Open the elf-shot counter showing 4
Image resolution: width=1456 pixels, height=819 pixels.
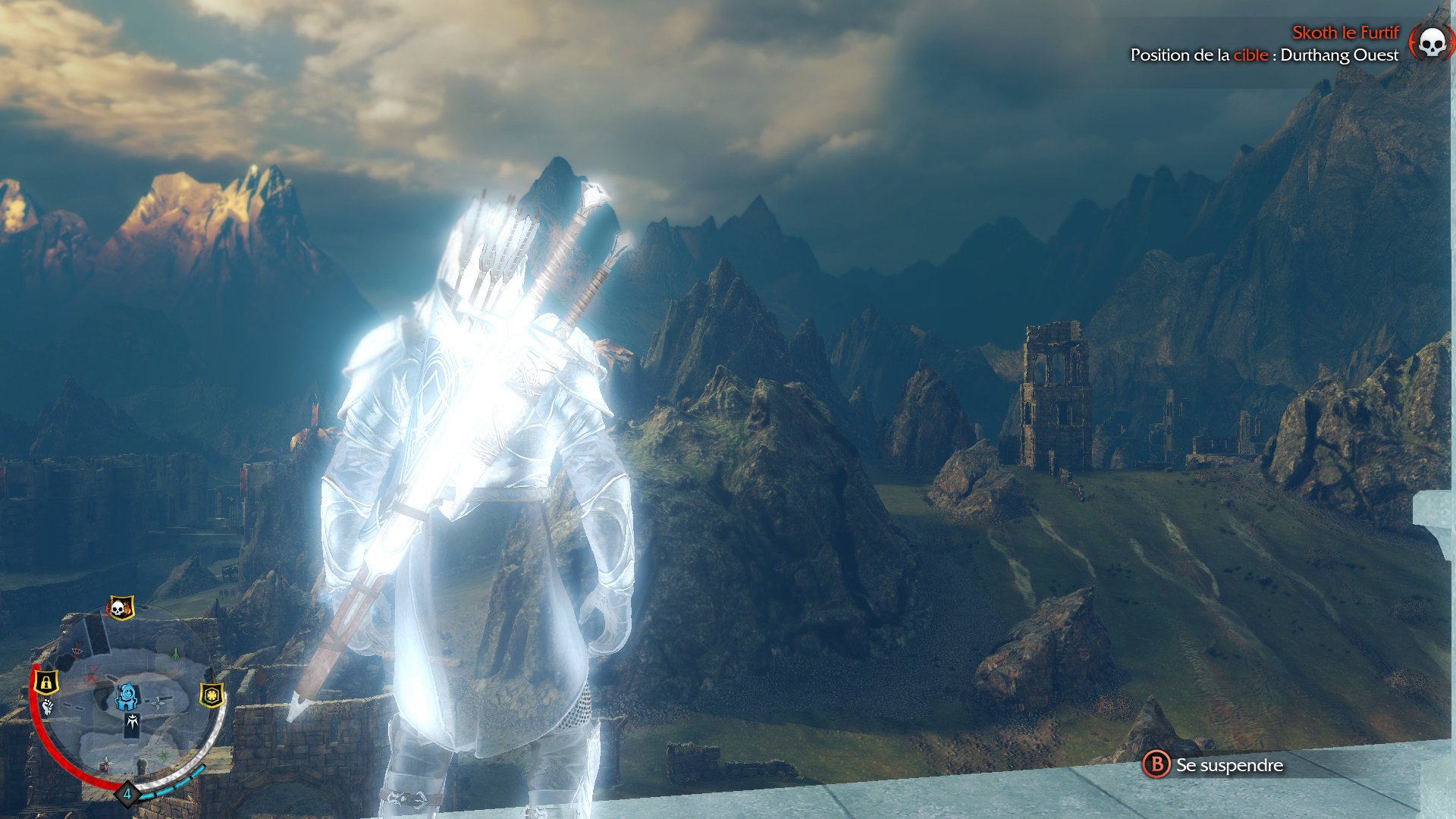coord(127,792)
